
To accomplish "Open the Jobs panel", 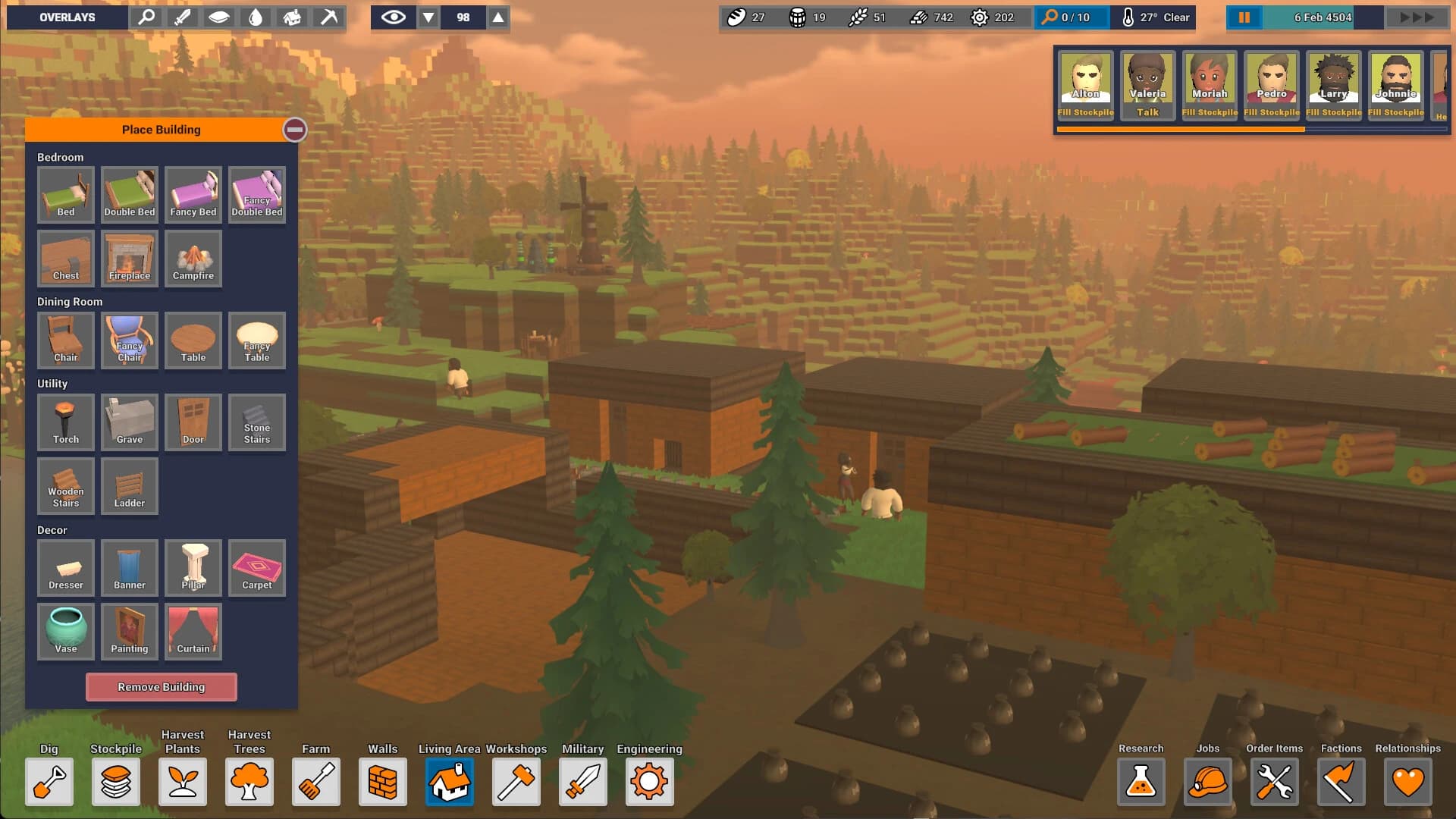I will (1208, 782).
